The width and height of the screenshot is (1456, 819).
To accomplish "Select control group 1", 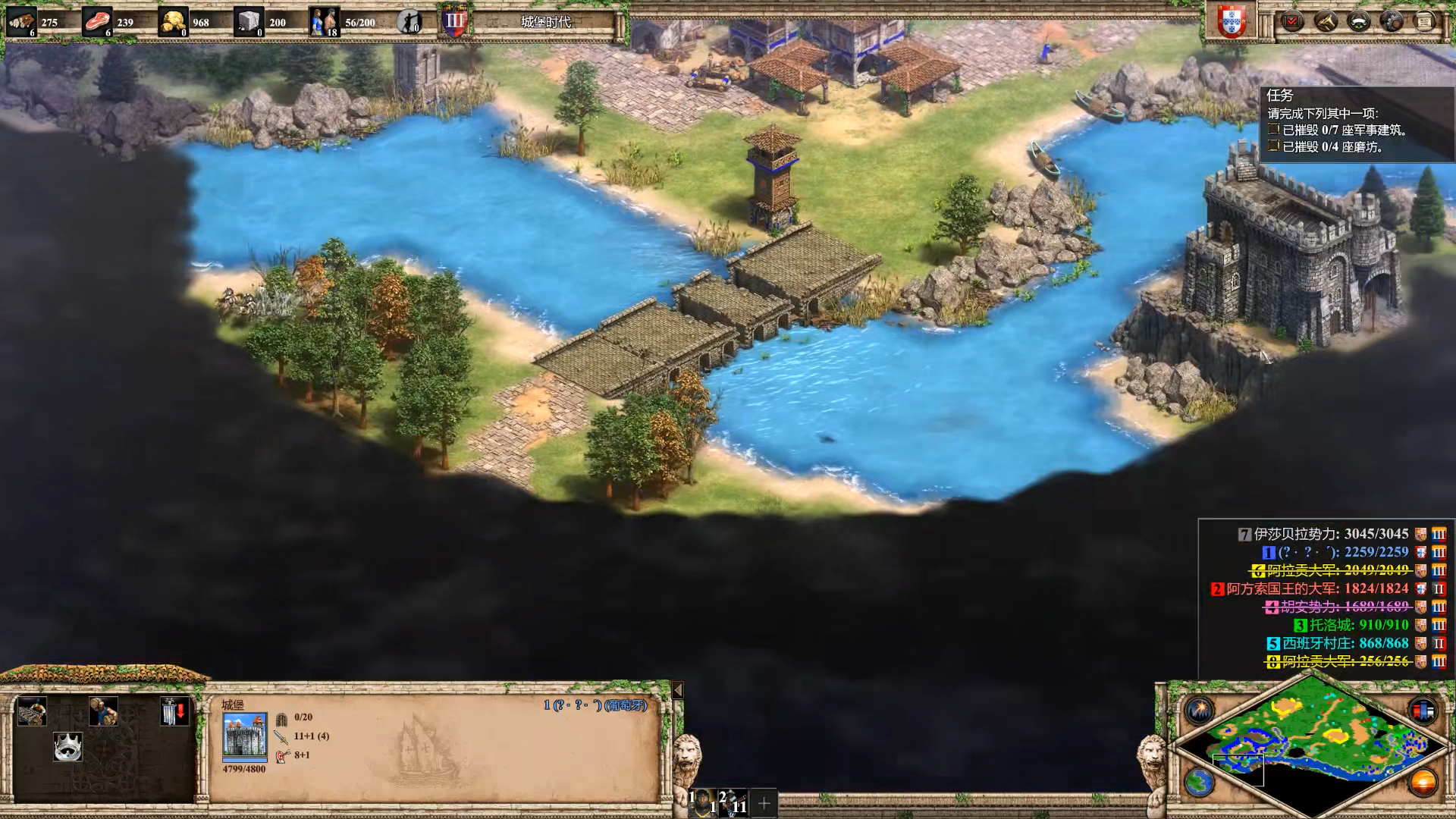I will [x=703, y=802].
